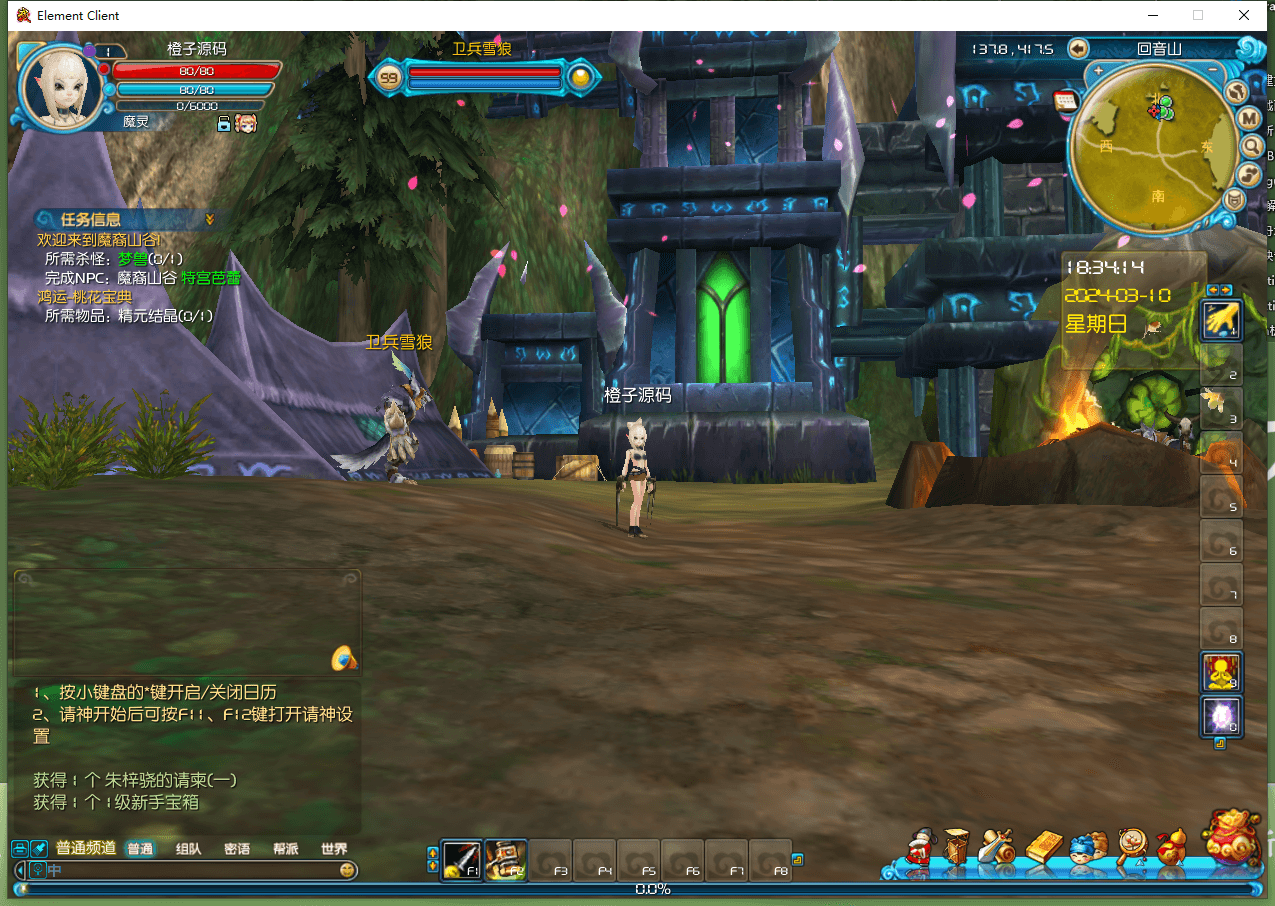Image resolution: width=1275 pixels, height=906 pixels.
Task: Collapse the 任务信息 quest tracker
Action: [210, 219]
